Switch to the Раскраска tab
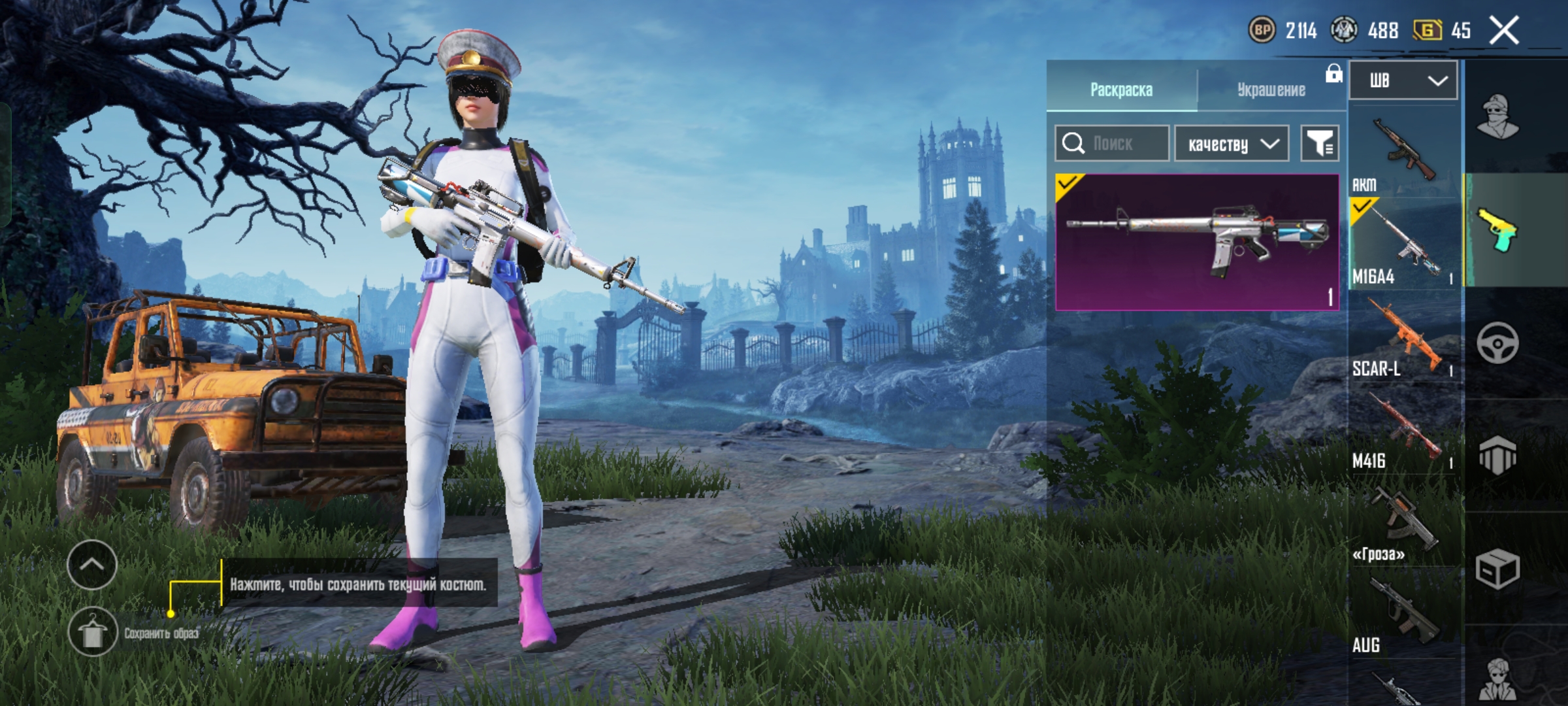The width and height of the screenshot is (1568, 706). point(1121,90)
